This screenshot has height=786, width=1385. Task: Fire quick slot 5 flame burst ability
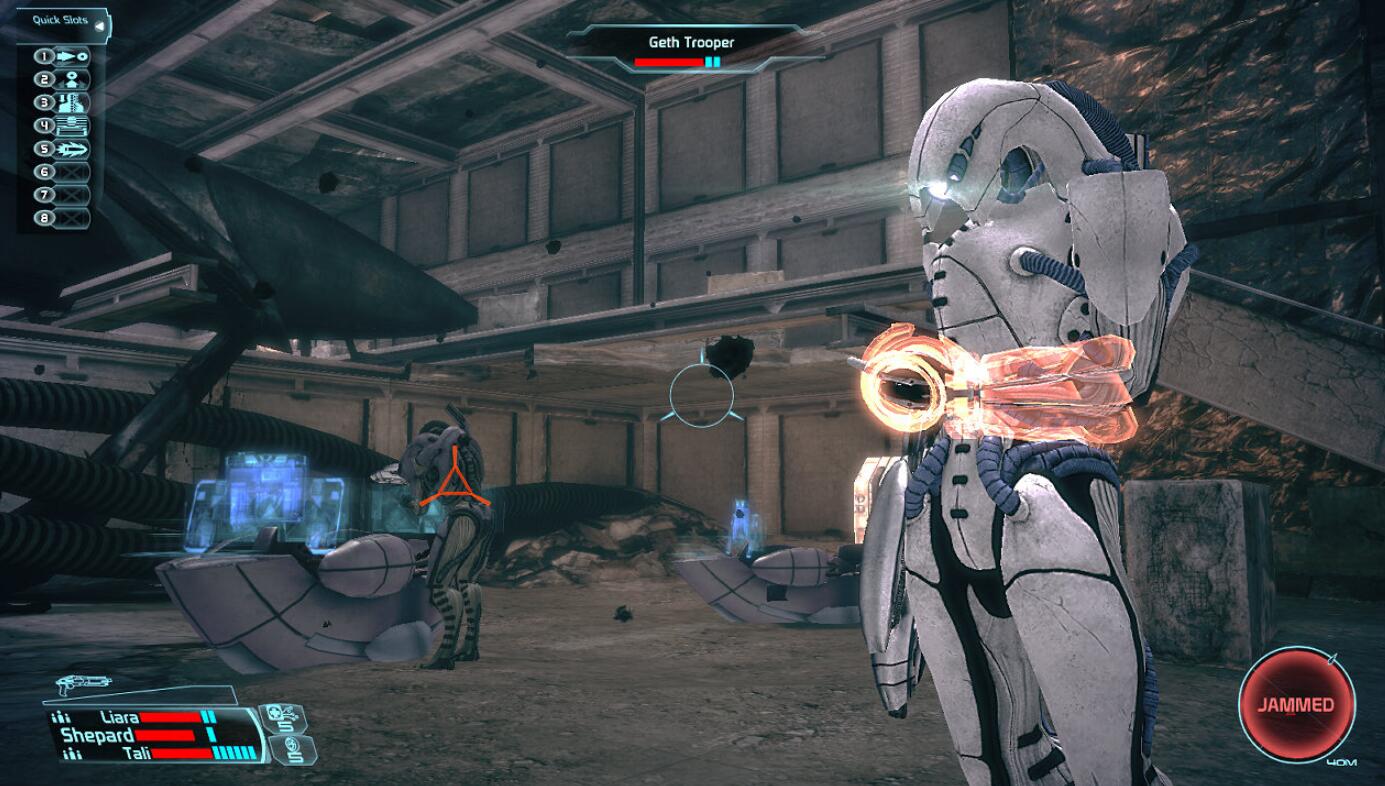(74, 149)
